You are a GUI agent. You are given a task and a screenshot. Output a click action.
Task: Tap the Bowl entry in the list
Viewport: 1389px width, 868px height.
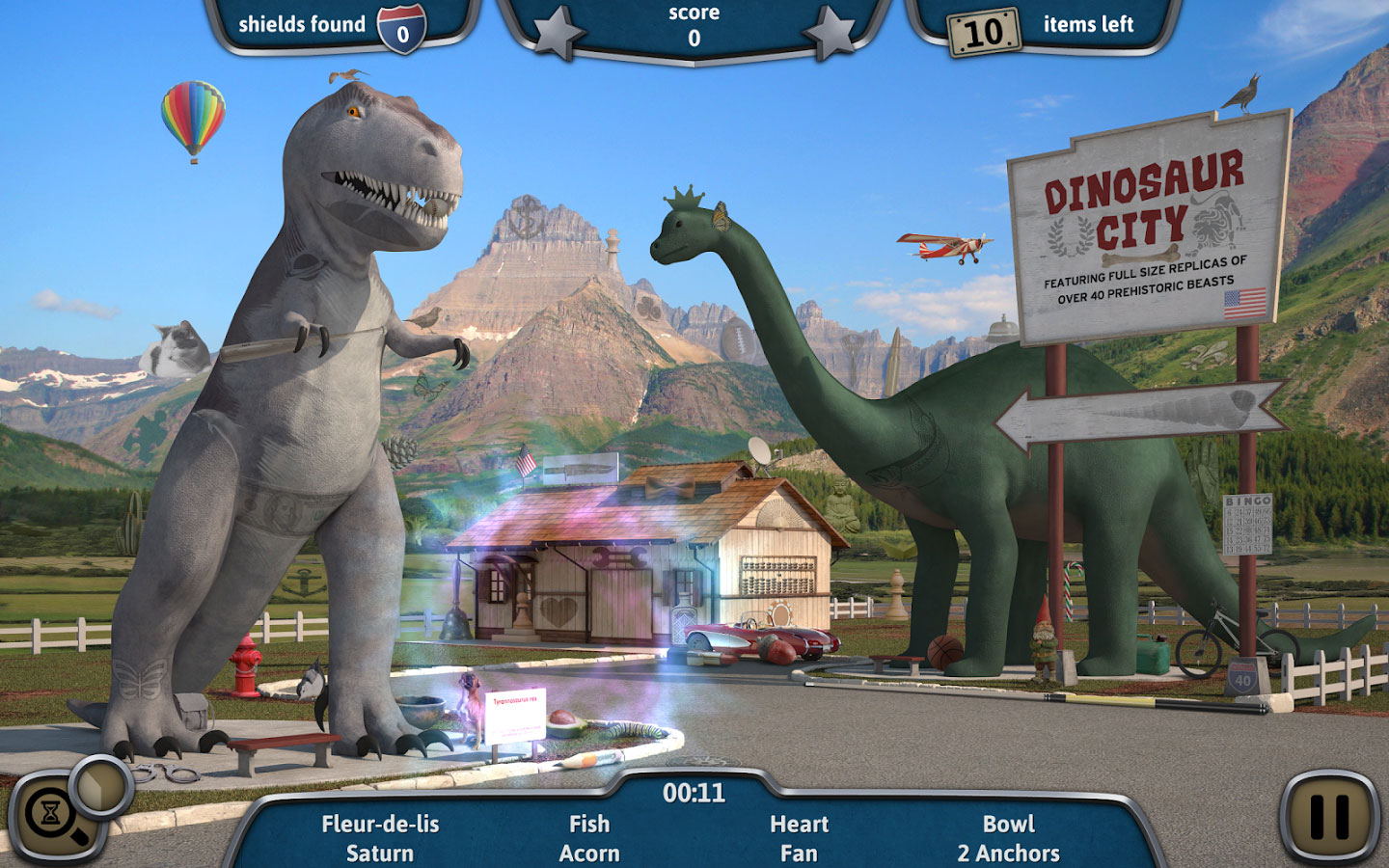1008,824
